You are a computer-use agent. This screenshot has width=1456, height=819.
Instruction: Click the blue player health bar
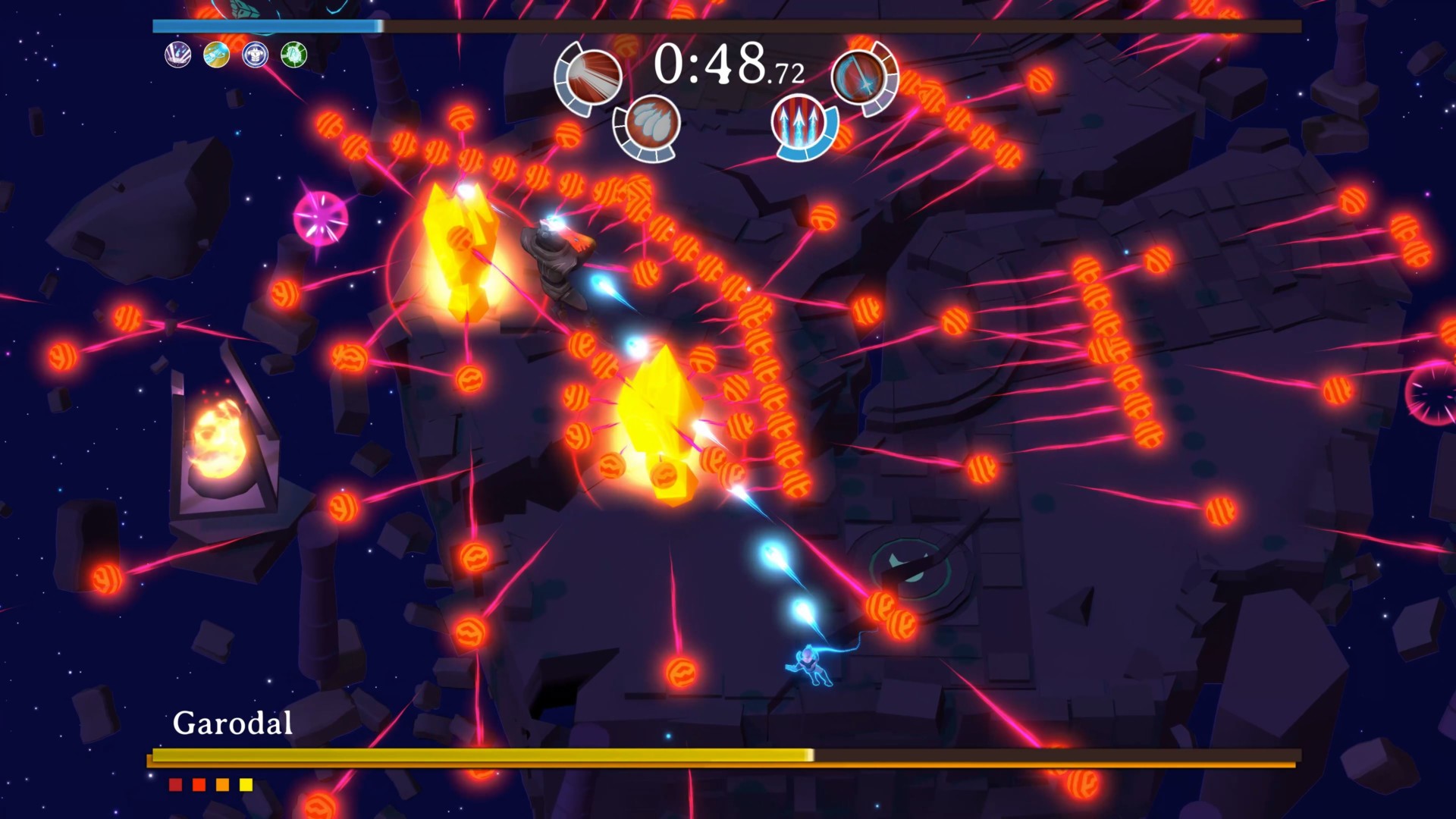click(x=265, y=25)
